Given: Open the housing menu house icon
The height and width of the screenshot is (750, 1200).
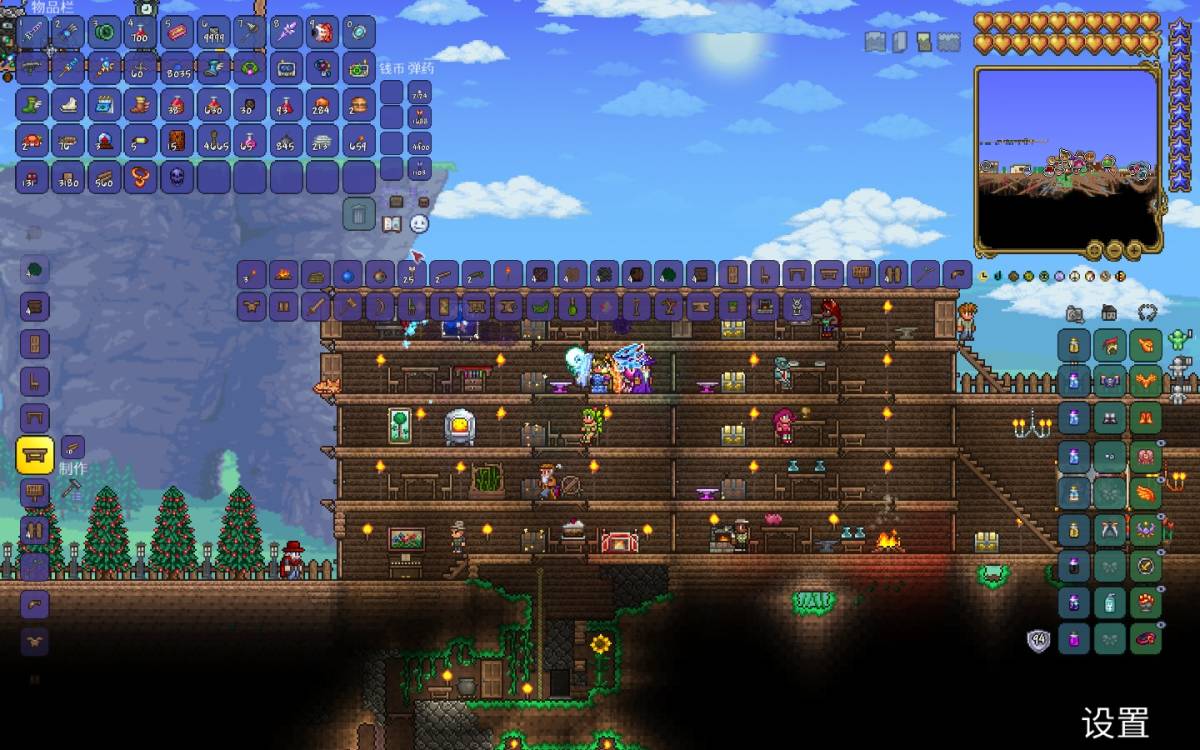Looking at the screenshot, I should point(1109,313).
